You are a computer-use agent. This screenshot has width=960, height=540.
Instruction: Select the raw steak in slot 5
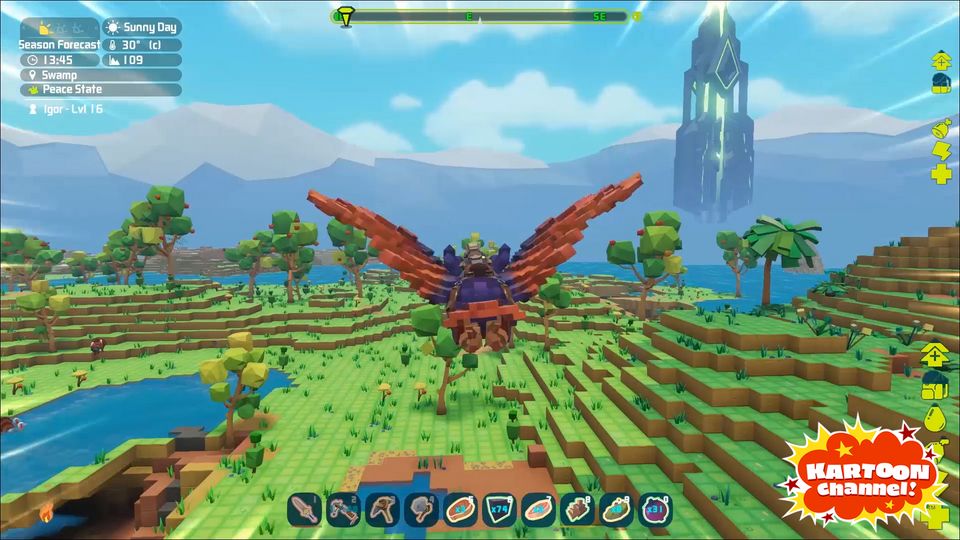[x=460, y=510]
